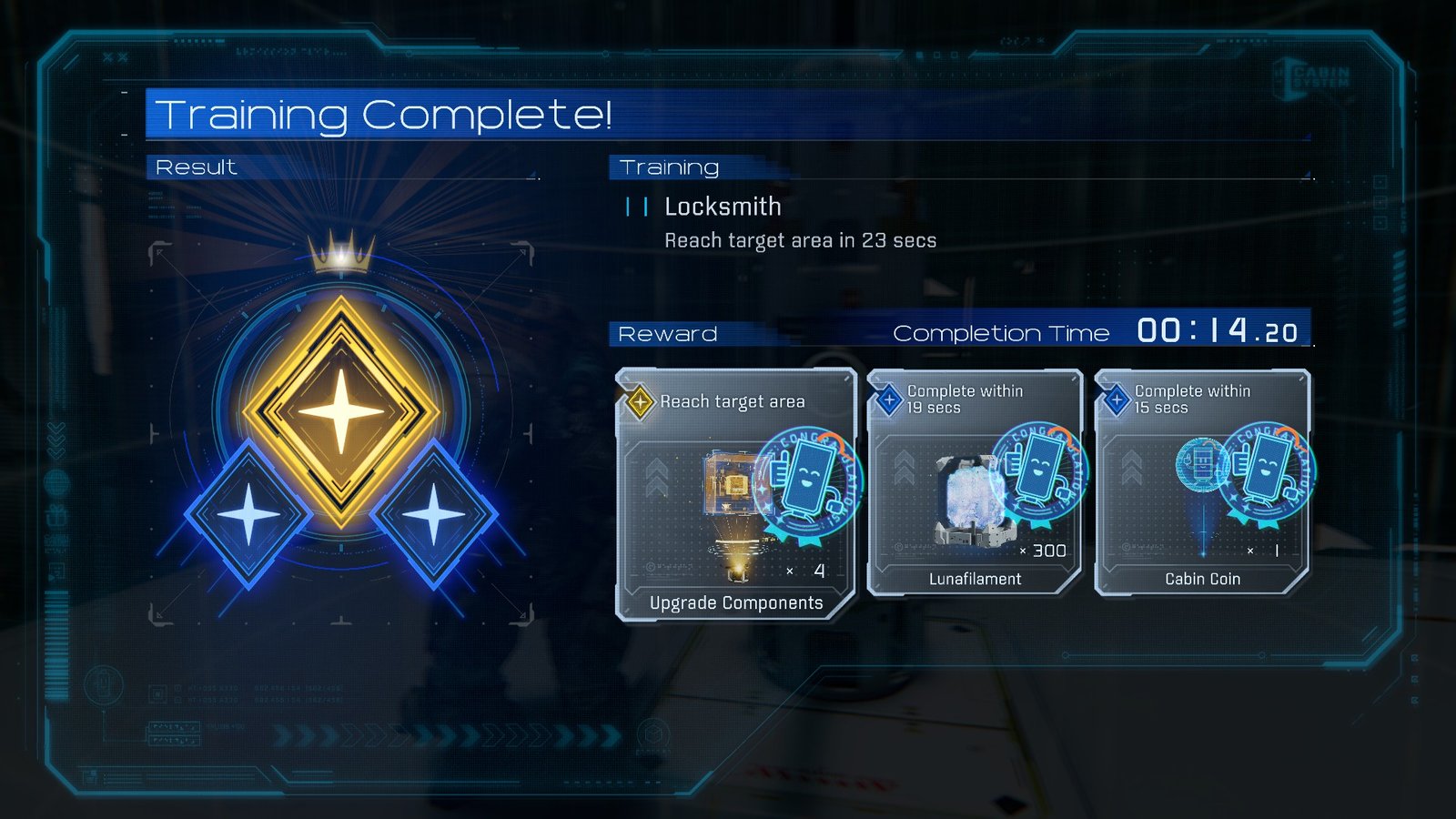Click the gold diamond result medal
Viewport: 1456px width, 819px height.
point(341,410)
